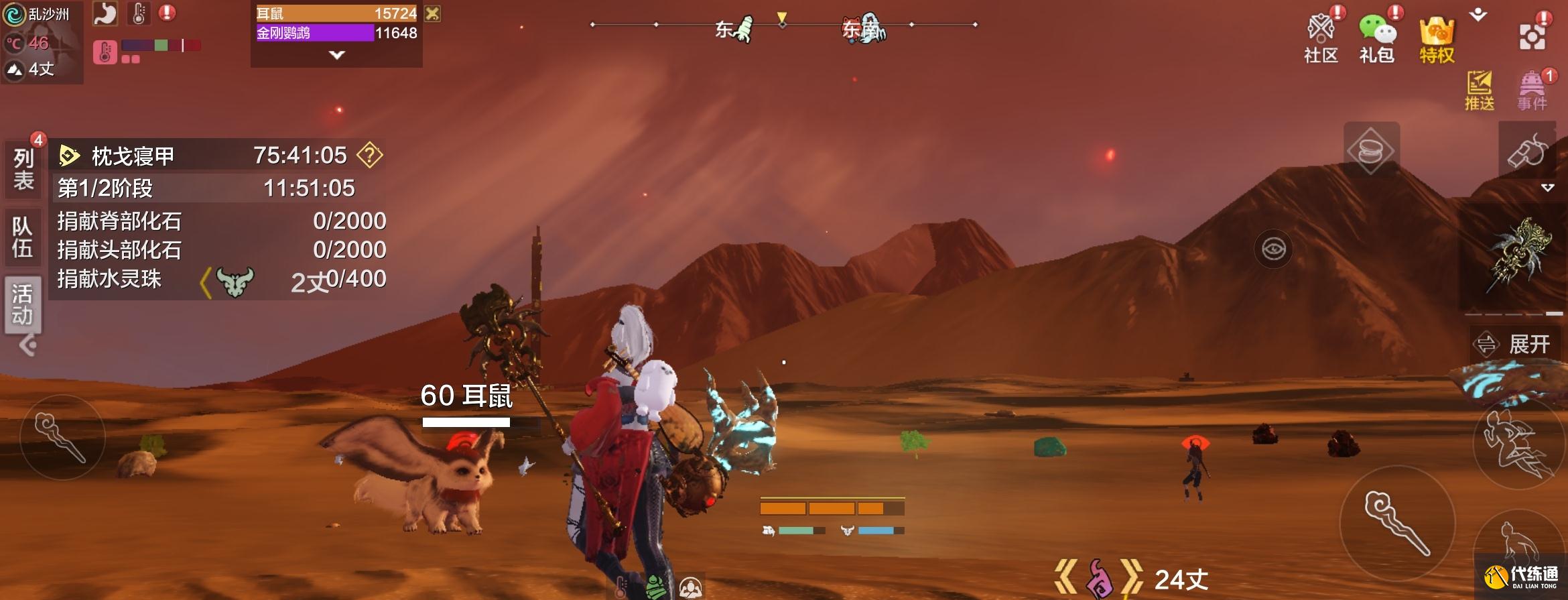Collapse the quest panel with left arrow
Viewport: 1568px width, 600px height.
27,346
